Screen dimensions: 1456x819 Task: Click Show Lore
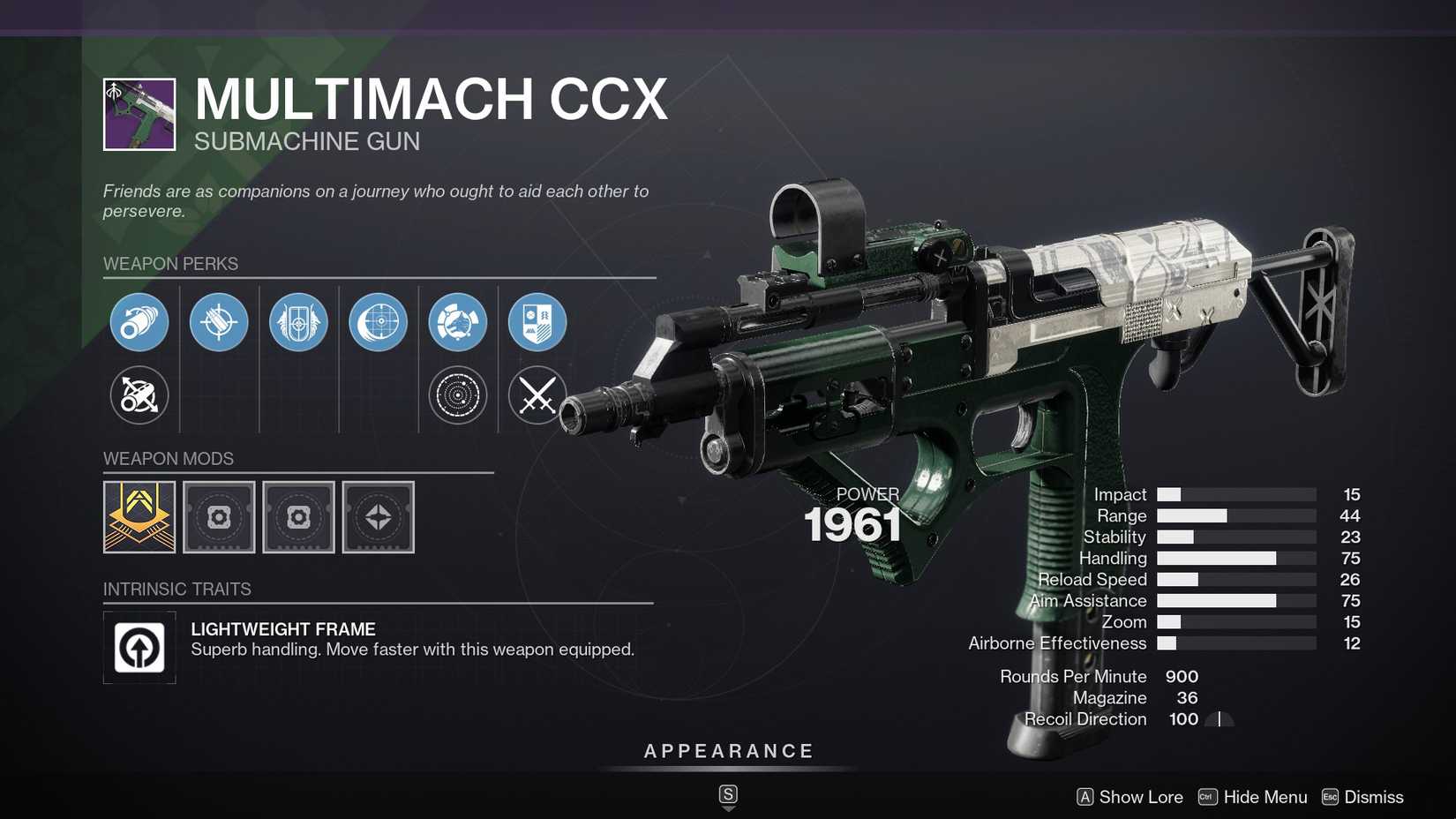coord(1130,797)
